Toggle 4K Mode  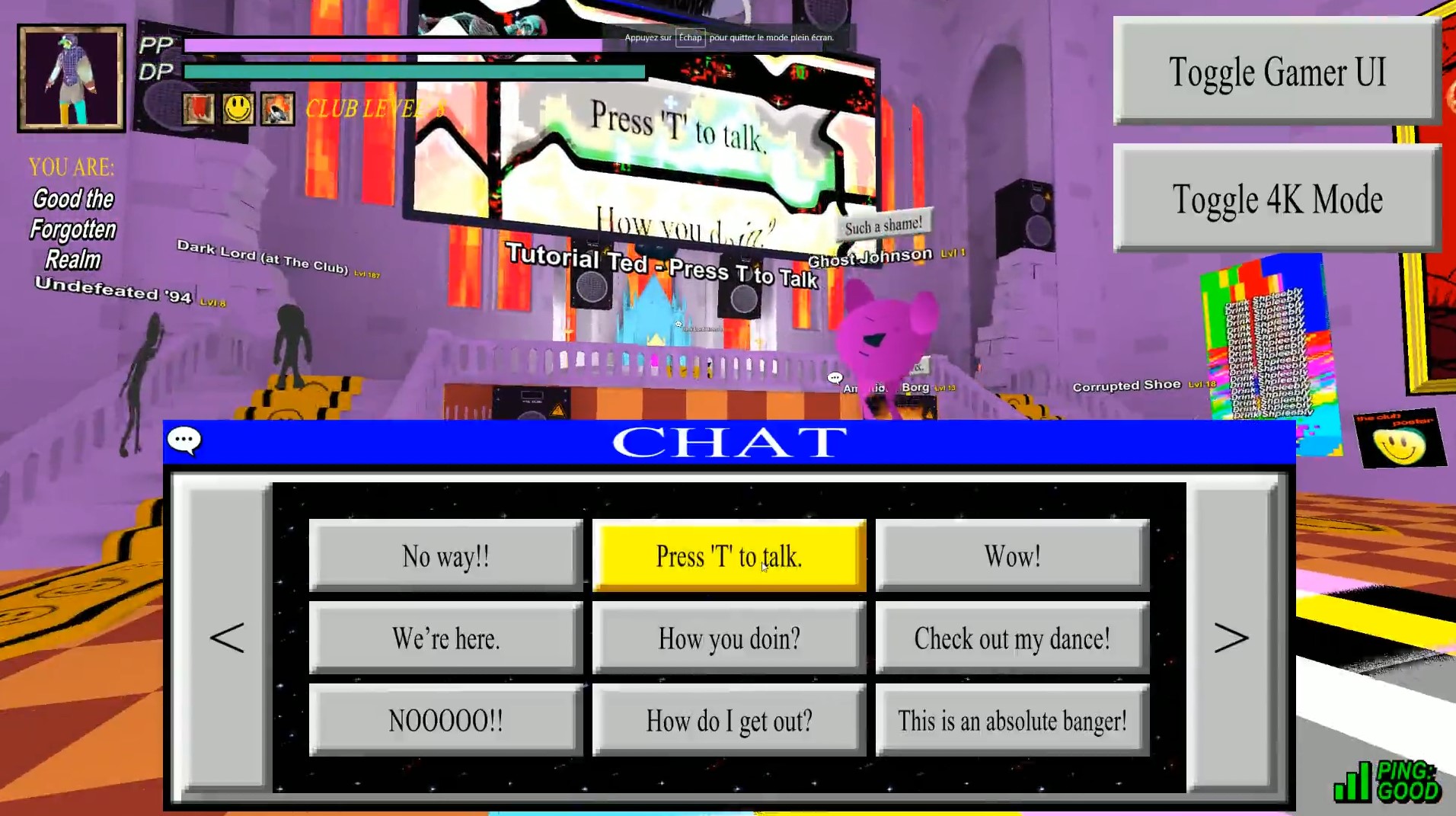coord(1277,199)
